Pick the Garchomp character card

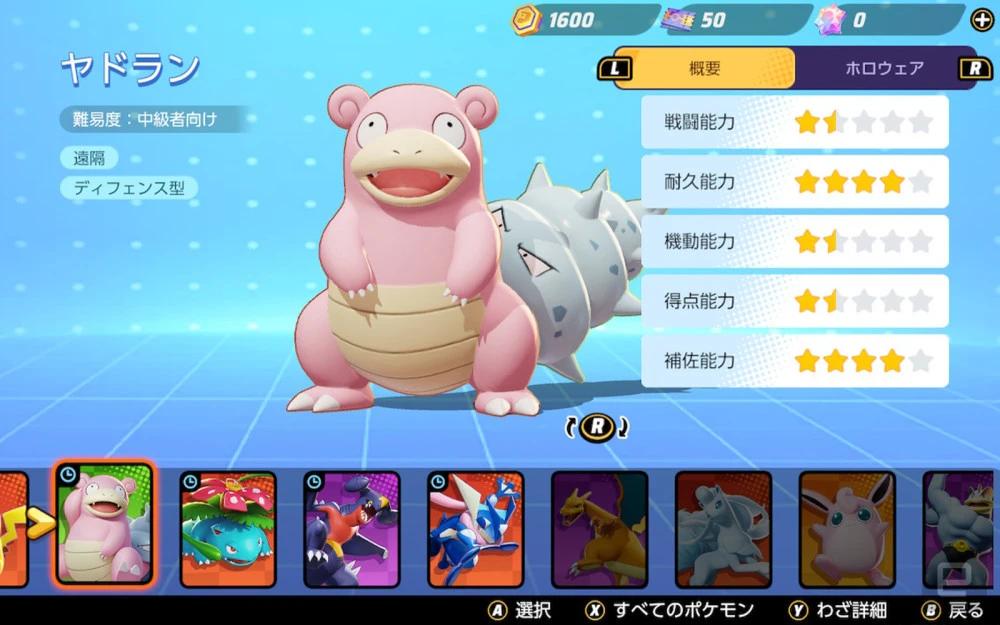(351, 529)
